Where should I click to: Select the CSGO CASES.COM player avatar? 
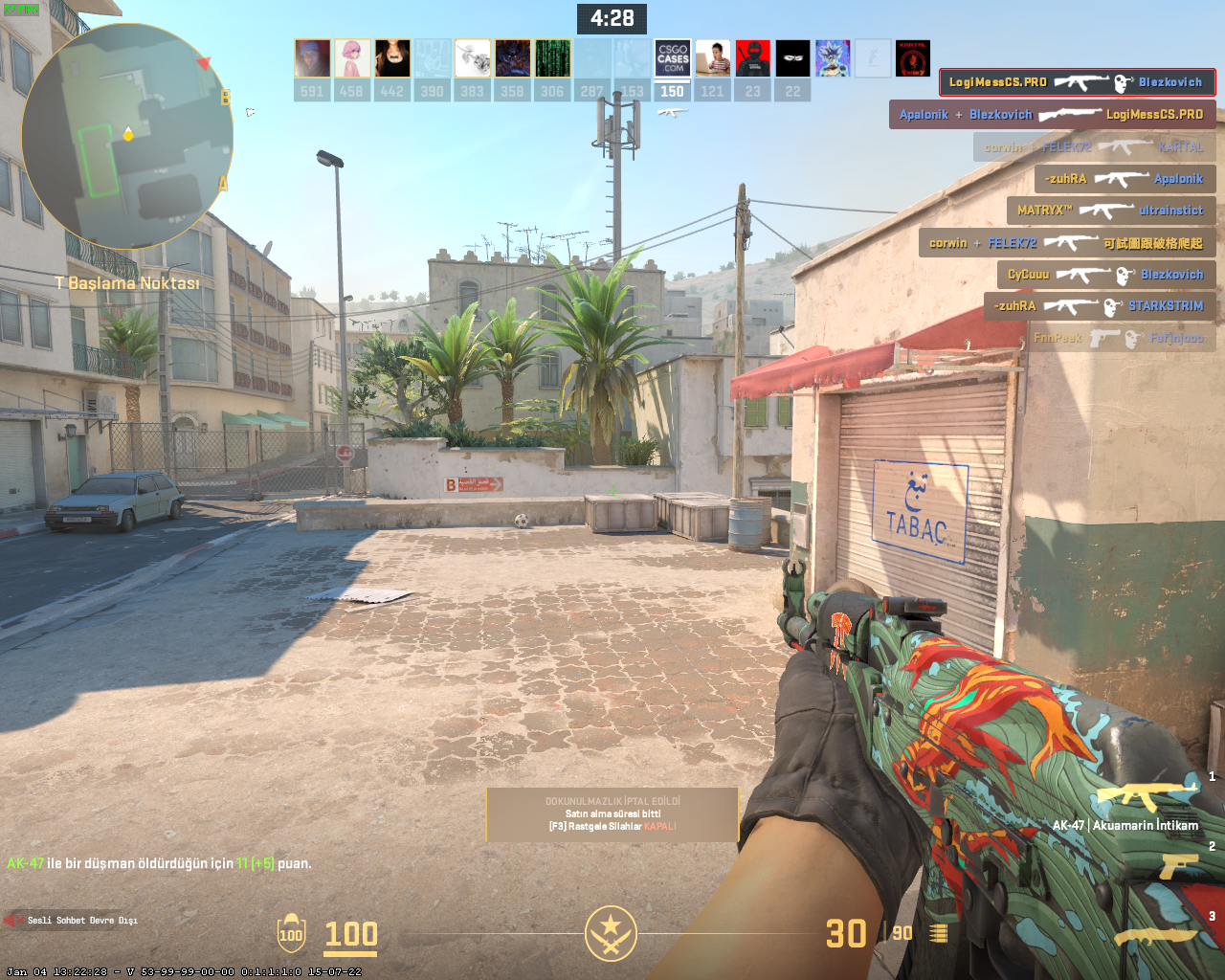point(673,58)
